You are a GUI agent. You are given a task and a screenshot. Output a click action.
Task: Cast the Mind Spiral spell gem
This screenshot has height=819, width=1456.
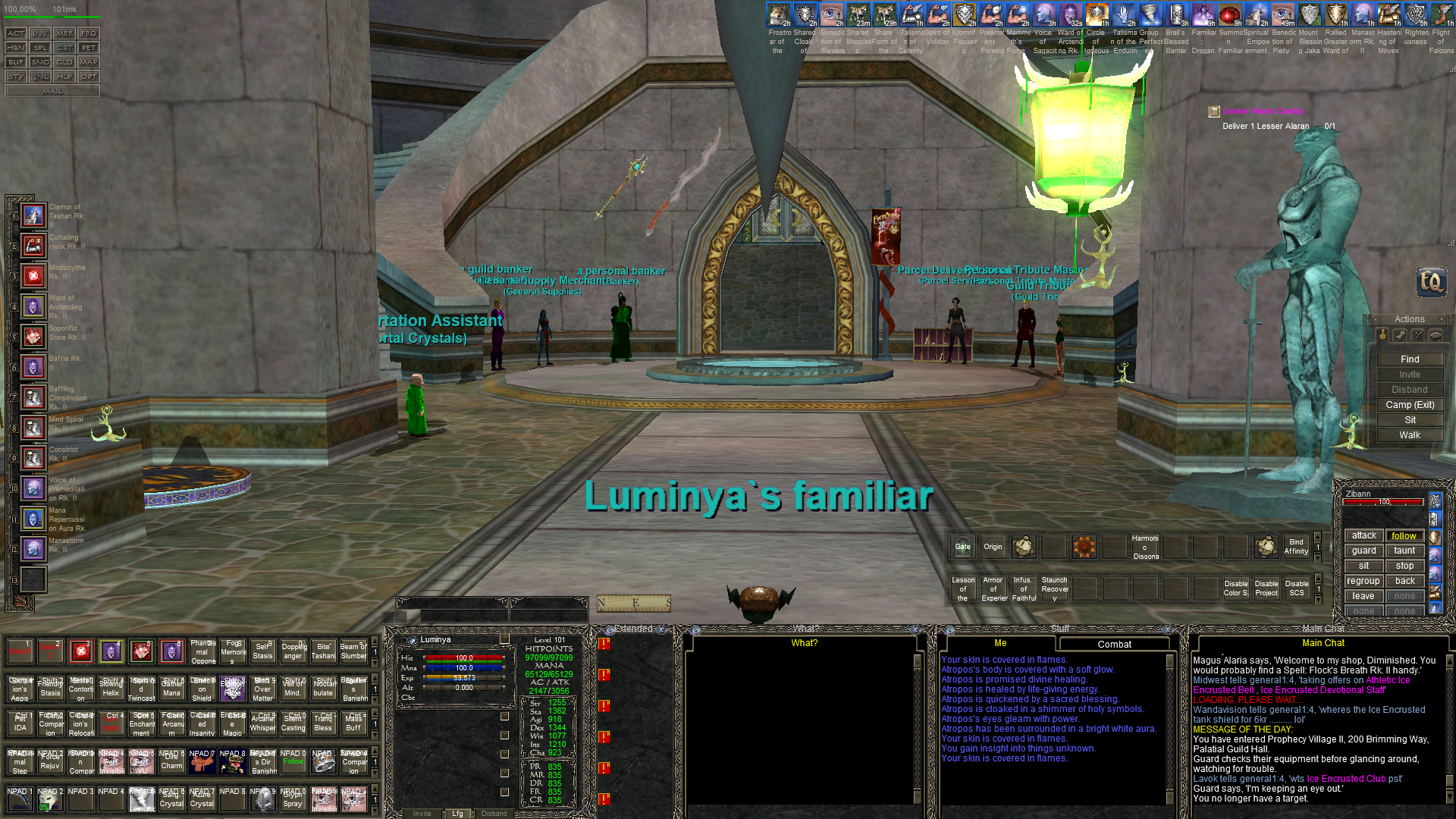coord(33,428)
